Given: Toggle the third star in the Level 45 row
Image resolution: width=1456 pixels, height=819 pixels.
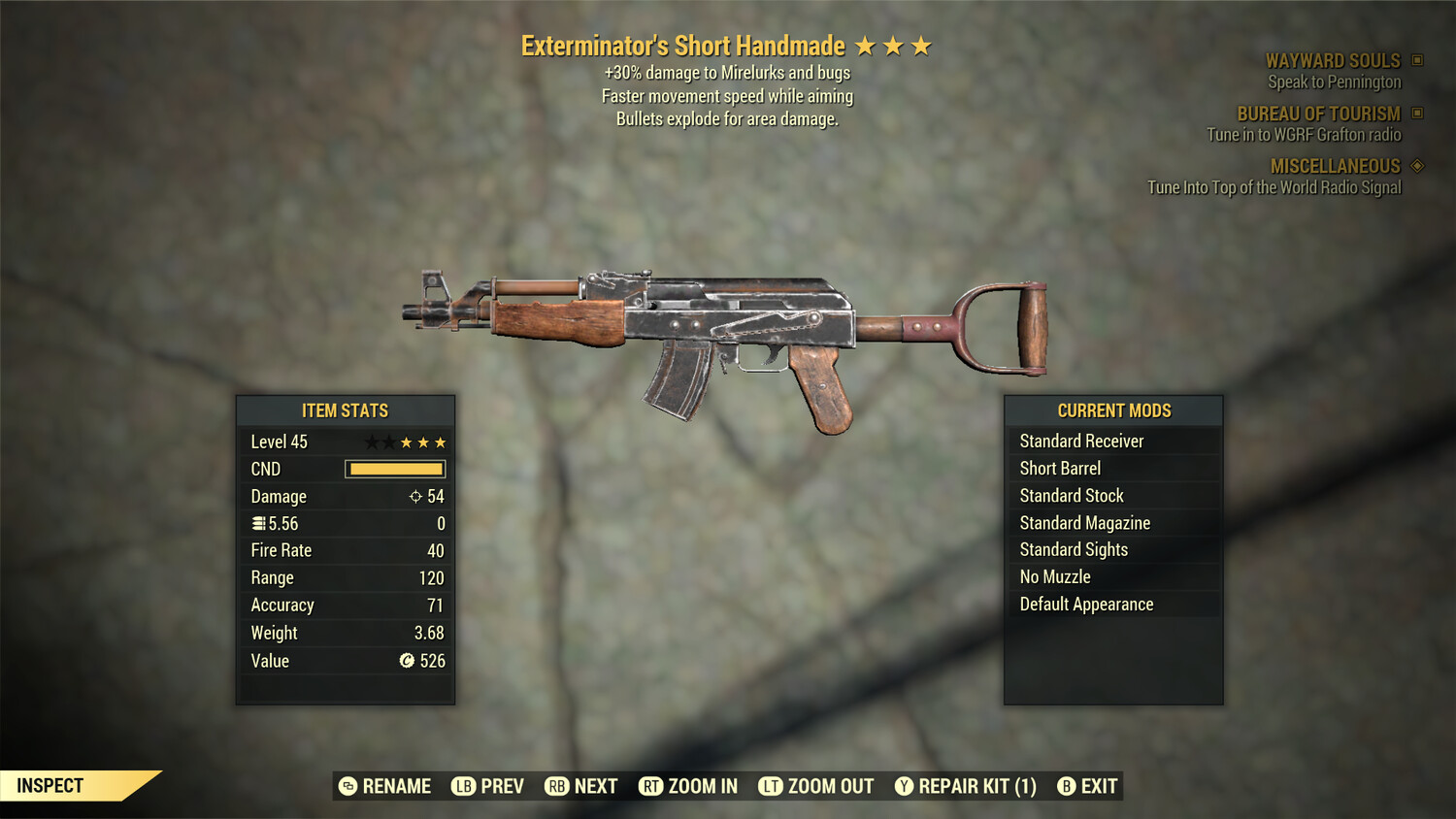Looking at the screenshot, I should (x=408, y=442).
